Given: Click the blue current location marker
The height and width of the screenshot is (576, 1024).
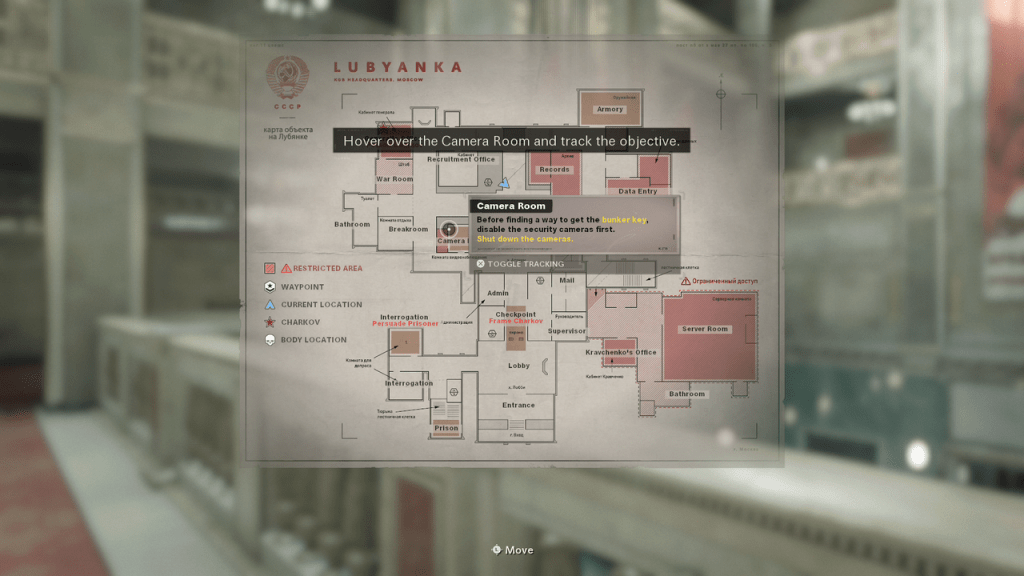Looking at the screenshot, I should tap(505, 184).
